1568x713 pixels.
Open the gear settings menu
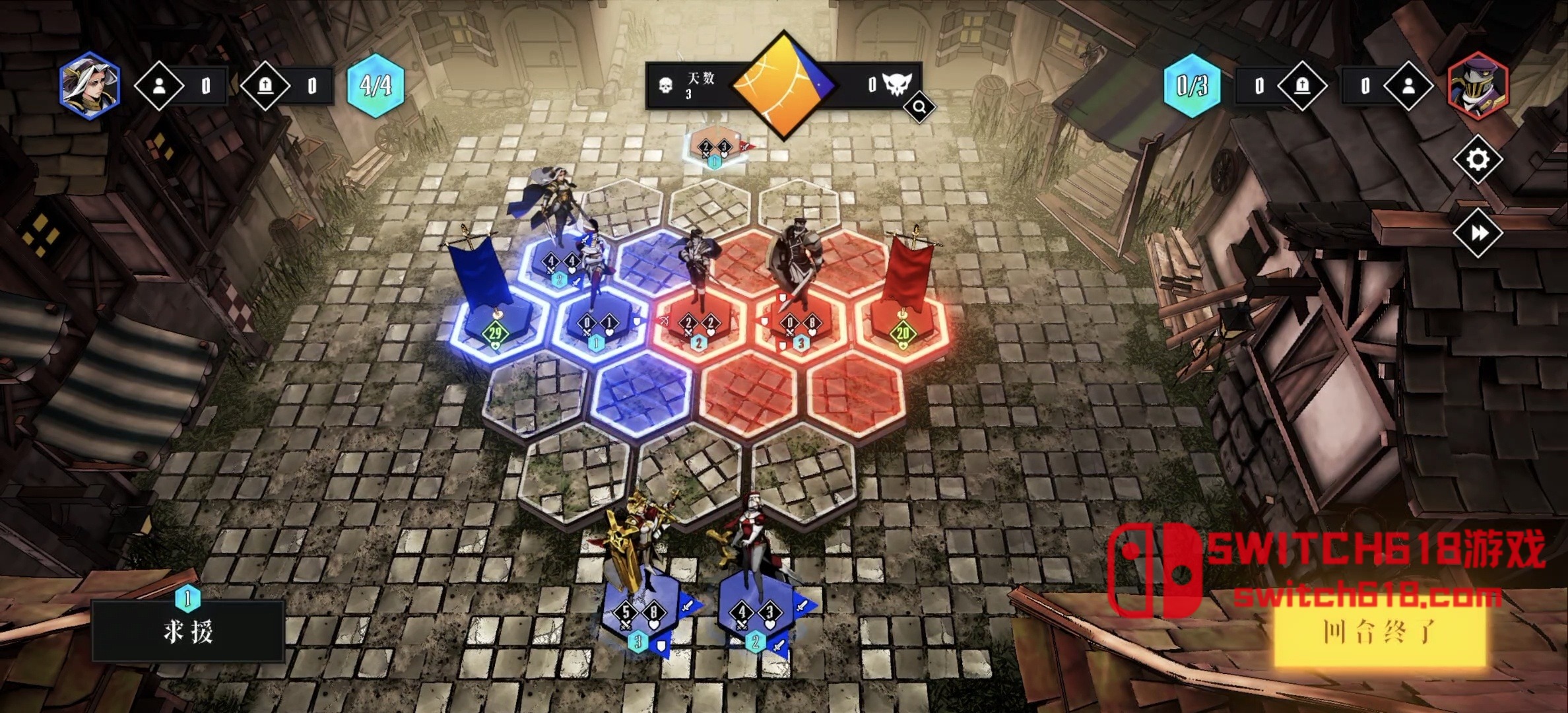1477,160
